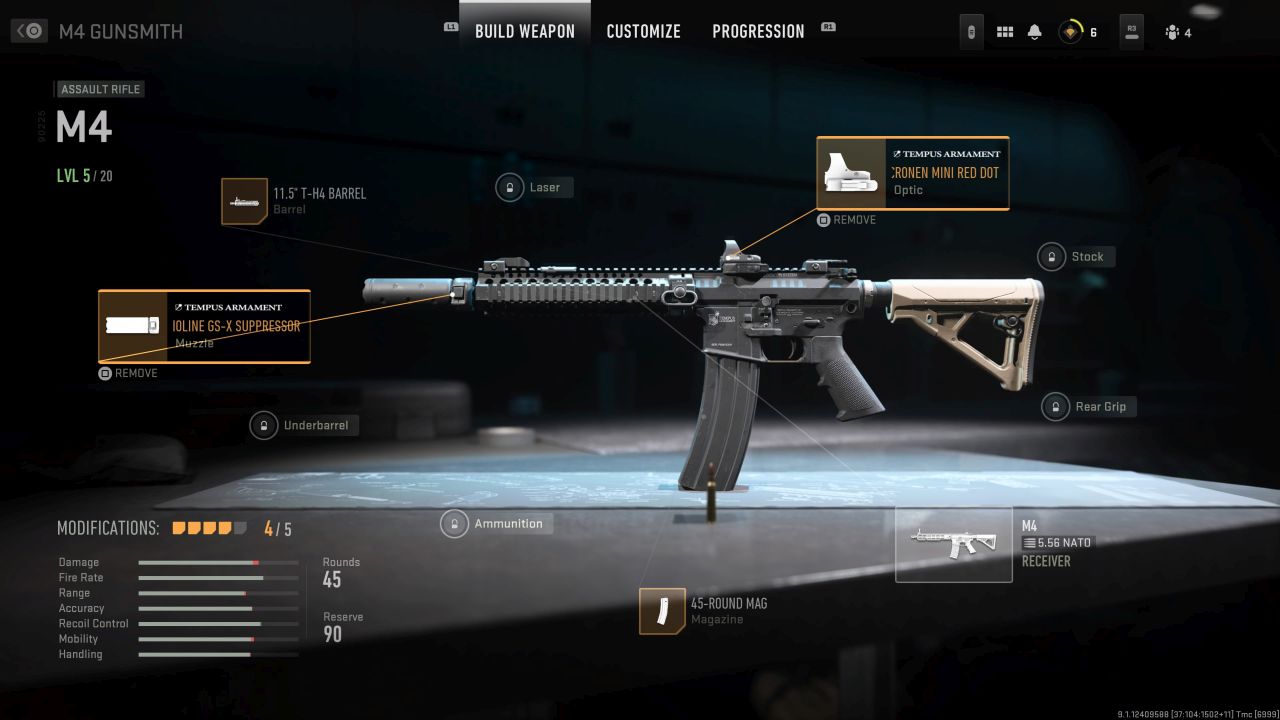Go back using the top-left arrow button

pos(30,31)
